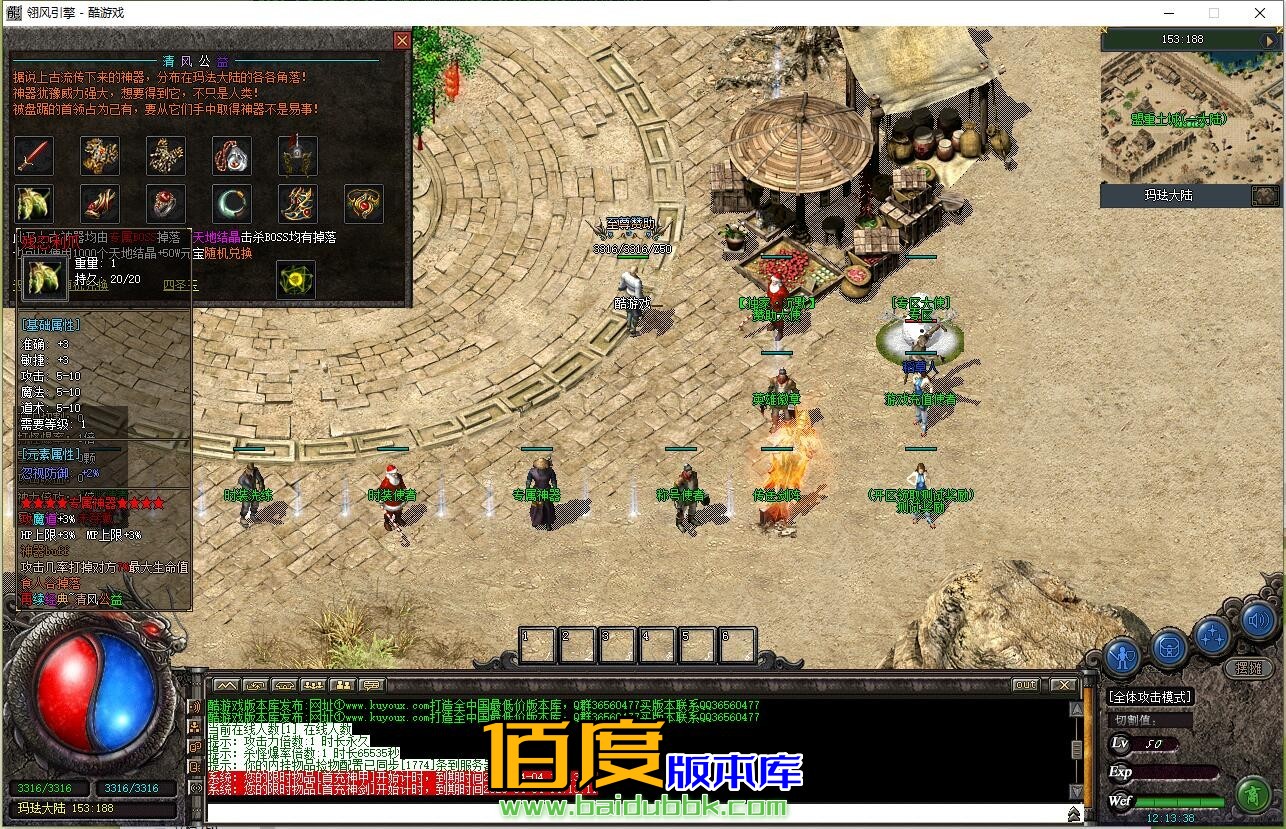Pick the jade crescent bracelet icon
The image size is (1286, 829).
coord(232,204)
